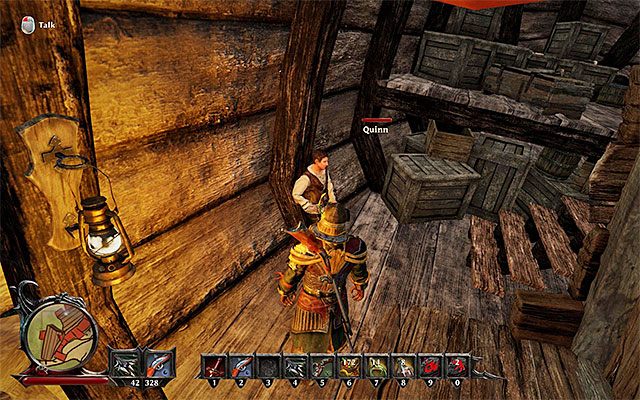
Task: Equip the pistol in hotbar slot 2
Action: [243, 366]
